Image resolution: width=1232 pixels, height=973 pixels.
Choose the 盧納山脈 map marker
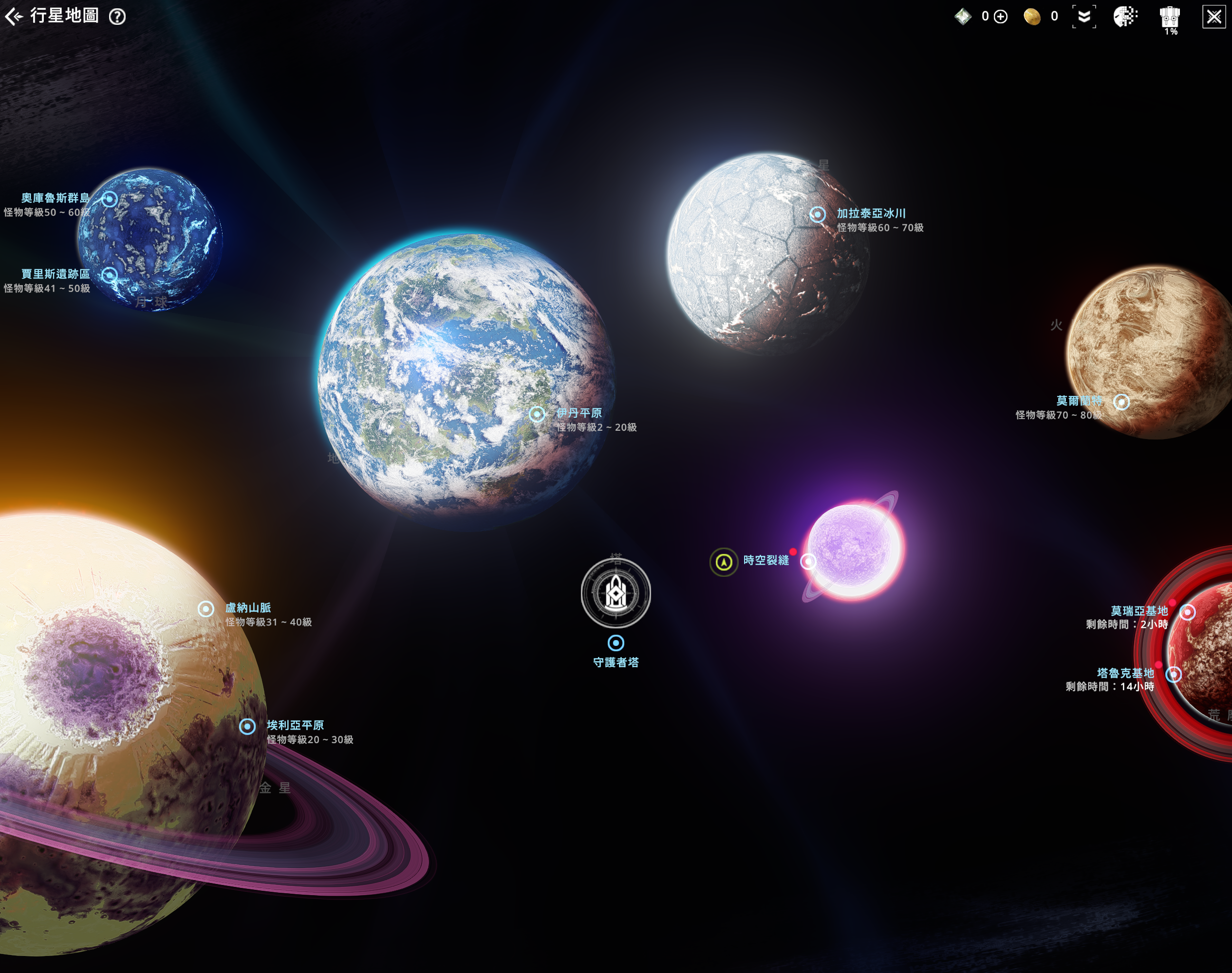205,609
